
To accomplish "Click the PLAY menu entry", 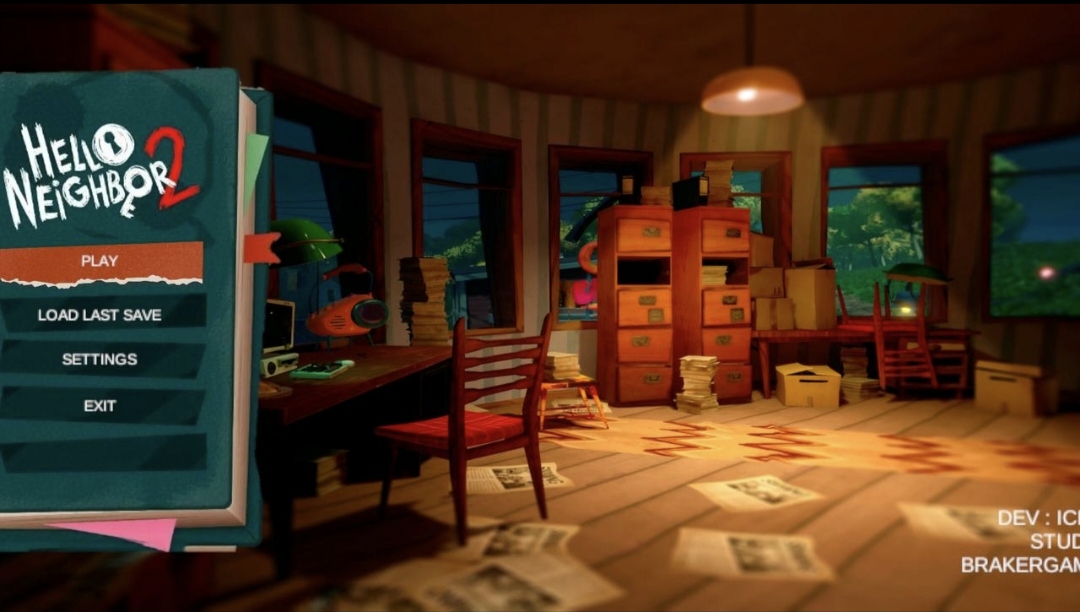I will [x=100, y=261].
